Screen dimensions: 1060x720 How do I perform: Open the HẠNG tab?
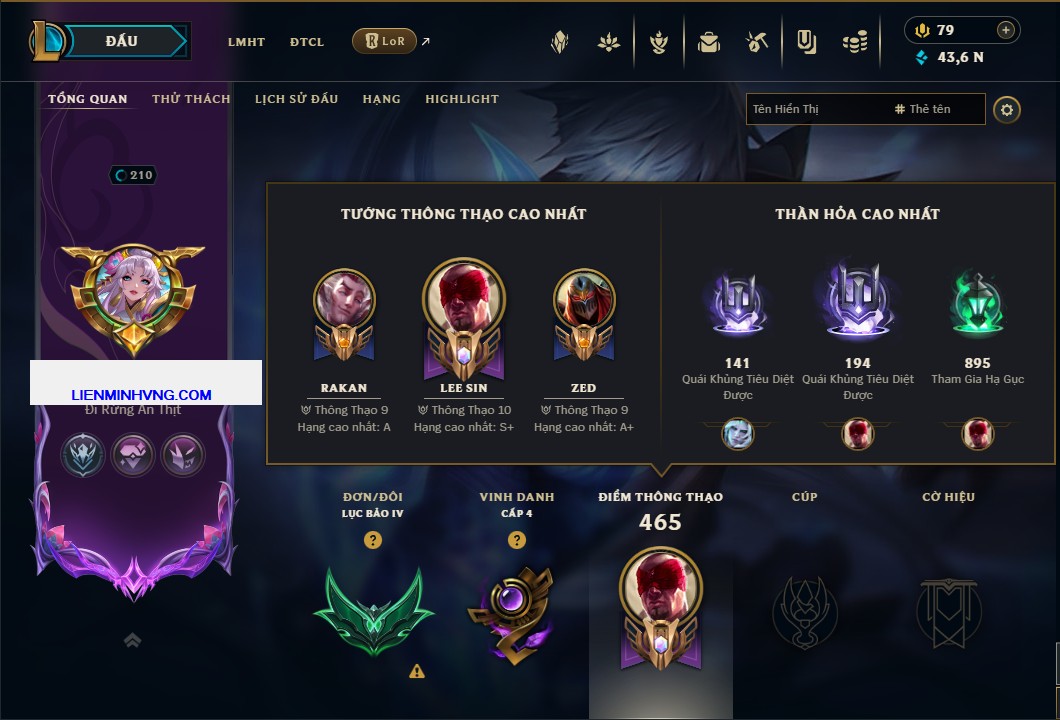381,99
